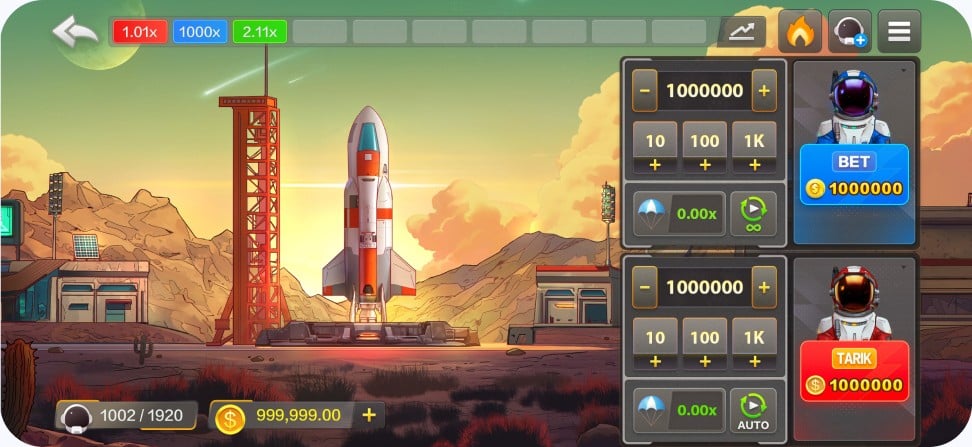Toggle the AUTO play button
The height and width of the screenshot is (447, 972).
752,409
